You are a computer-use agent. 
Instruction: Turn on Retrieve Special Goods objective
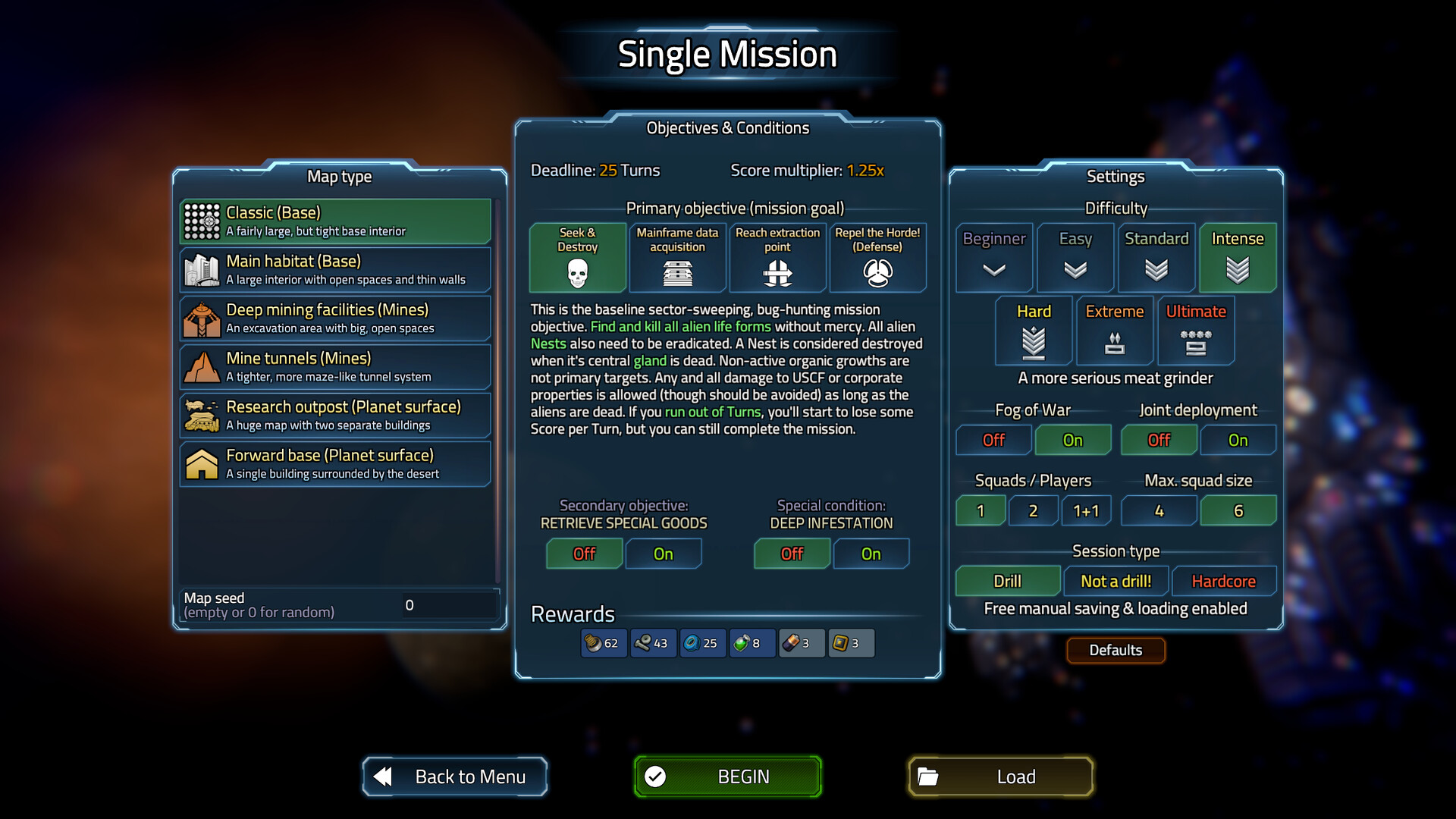(664, 554)
